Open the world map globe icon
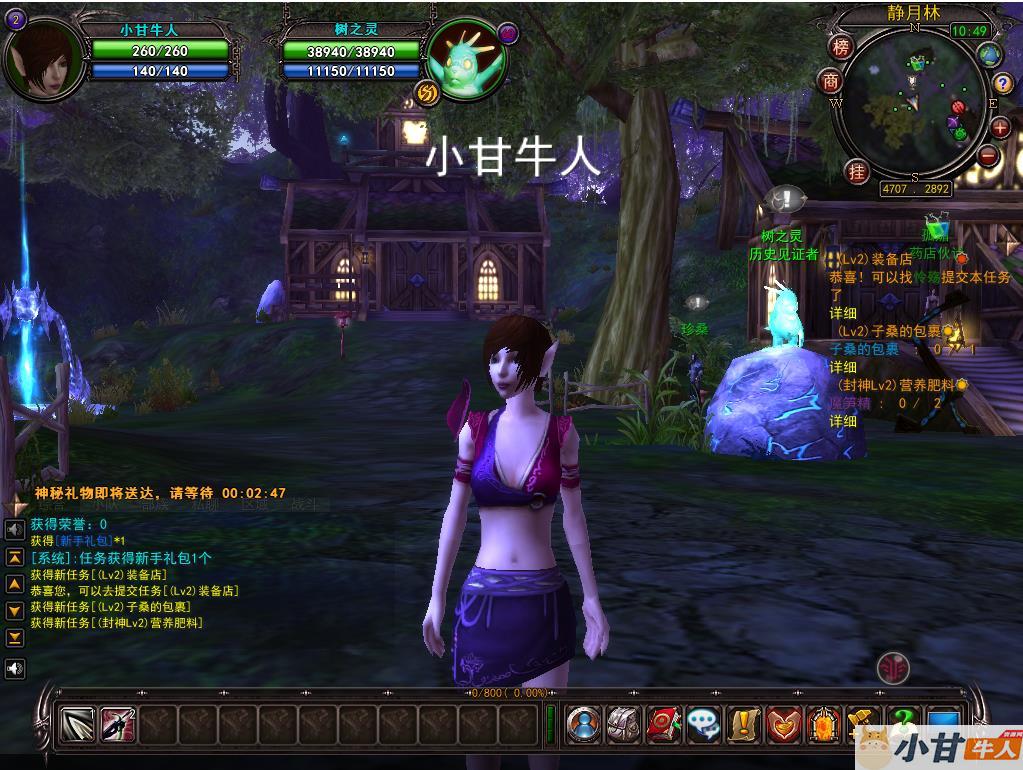The width and height of the screenshot is (1023, 770). point(990,54)
